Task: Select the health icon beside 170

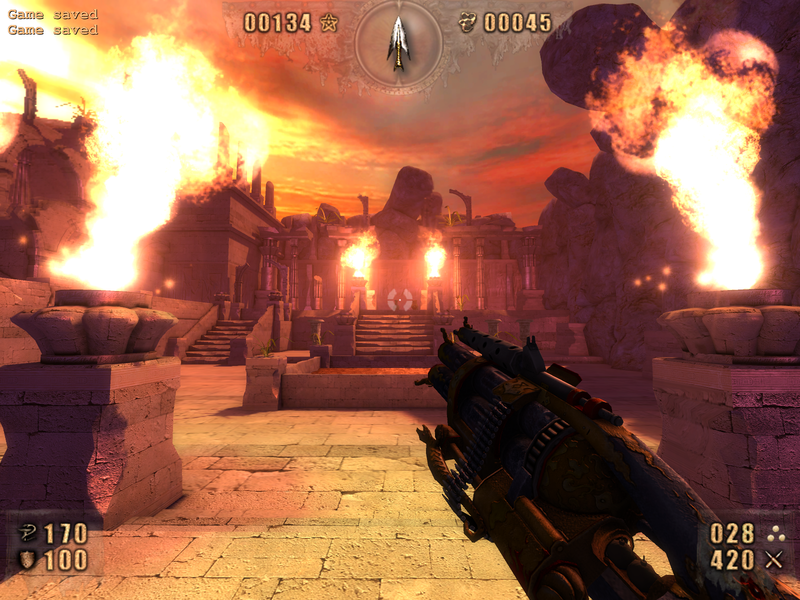Action: pos(27,533)
